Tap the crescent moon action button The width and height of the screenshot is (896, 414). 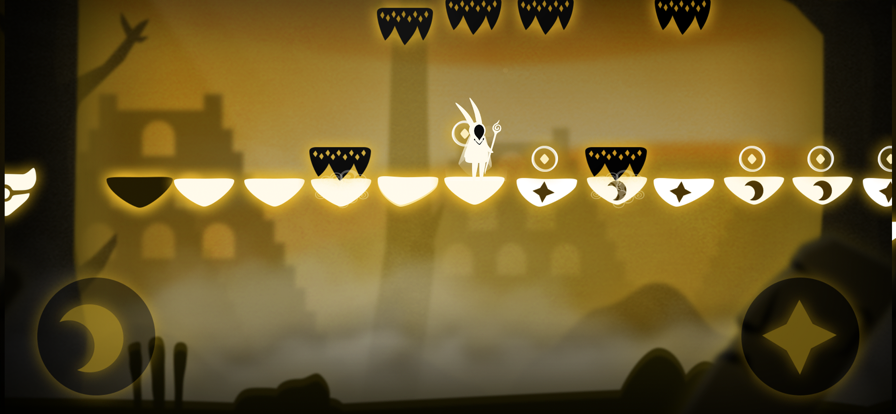pyautogui.click(x=96, y=337)
